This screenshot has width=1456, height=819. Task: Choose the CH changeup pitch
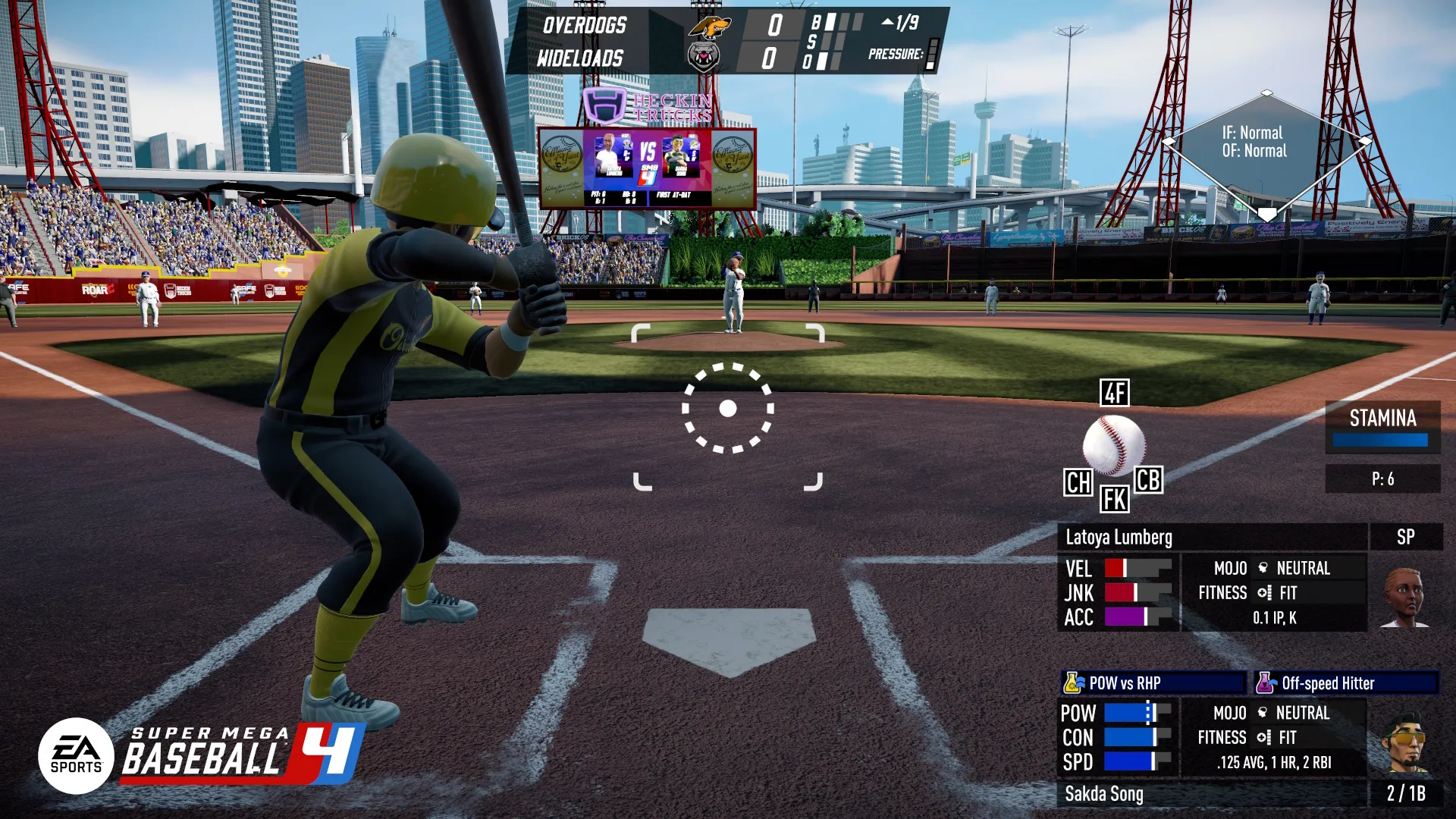point(1078,482)
